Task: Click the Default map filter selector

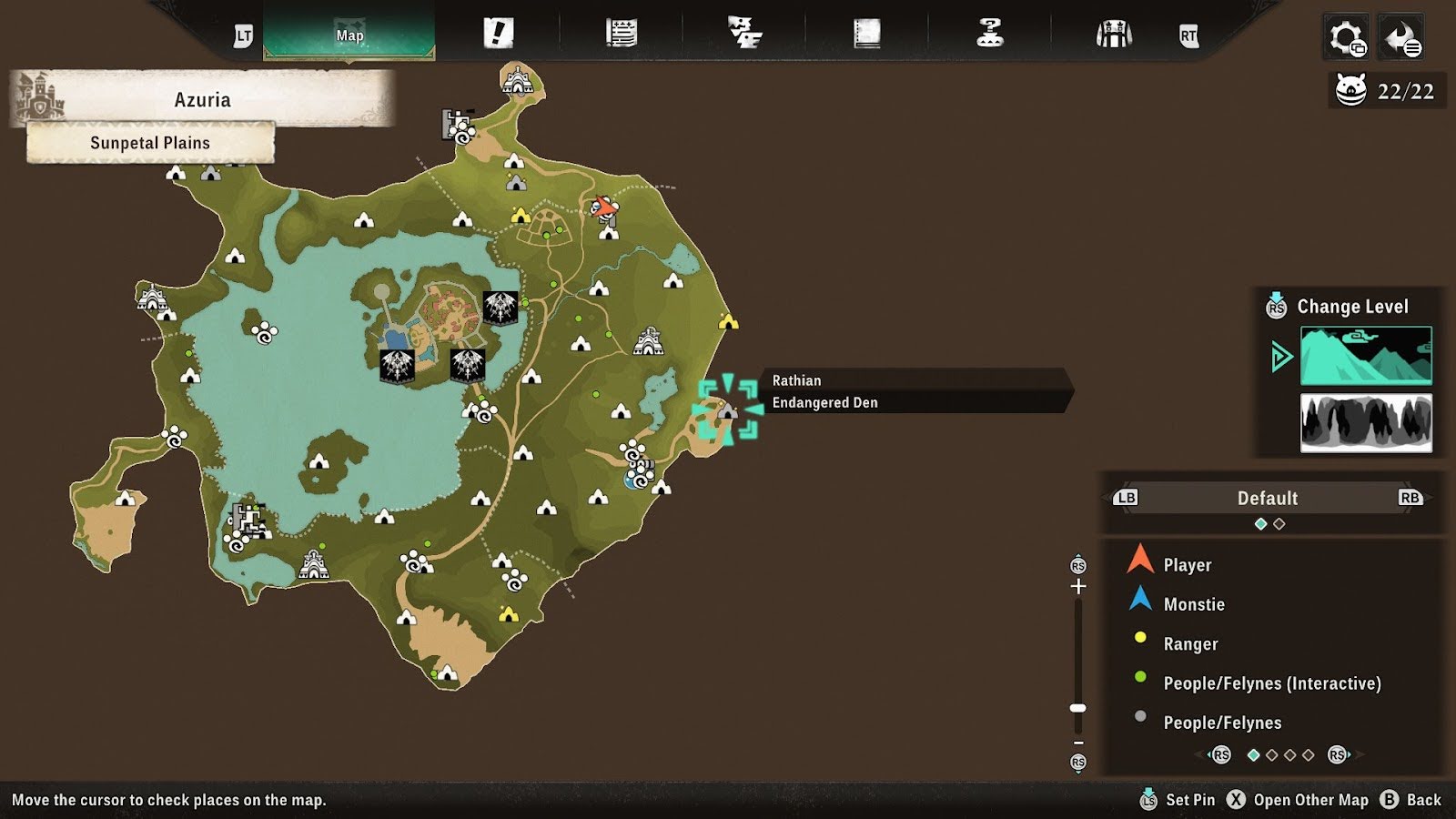Action: point(1267,498)
